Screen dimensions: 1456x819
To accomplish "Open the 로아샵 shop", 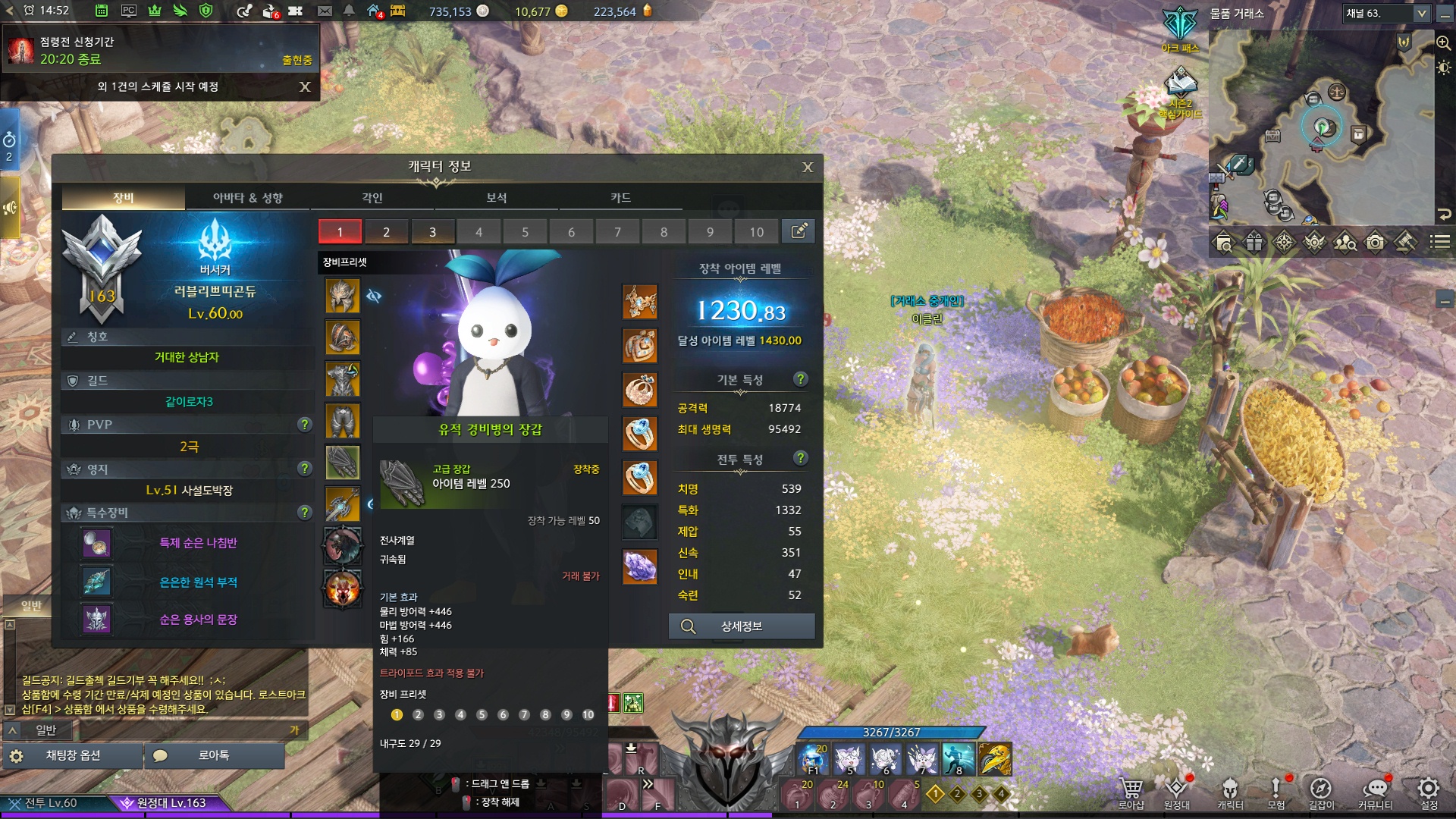I will tap(1131, 792).
